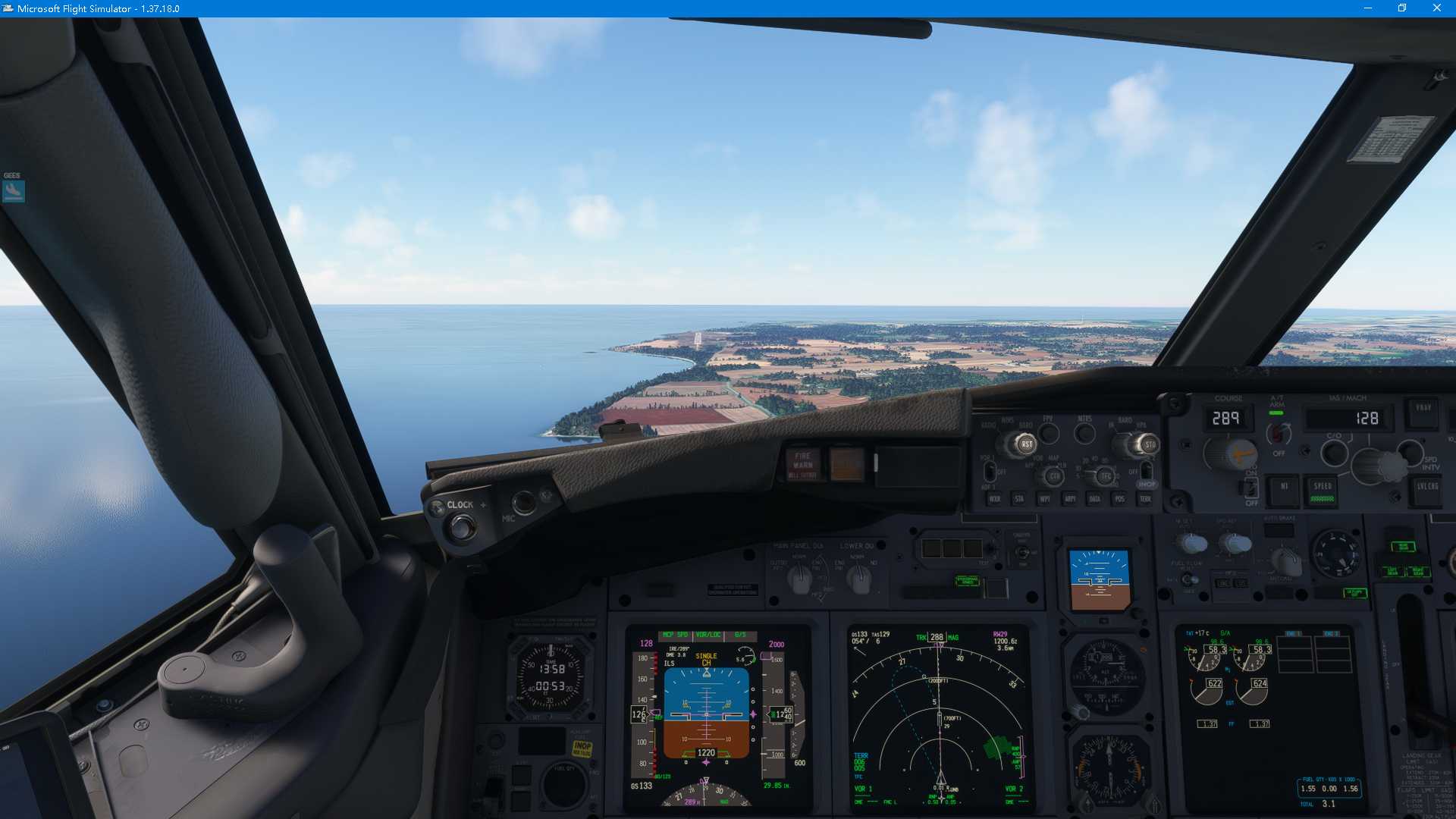This screenshot has width=1456, height=819.
Task: Select the WXR weather radar button
Action: pyautogui.click(x=994, y=499)
